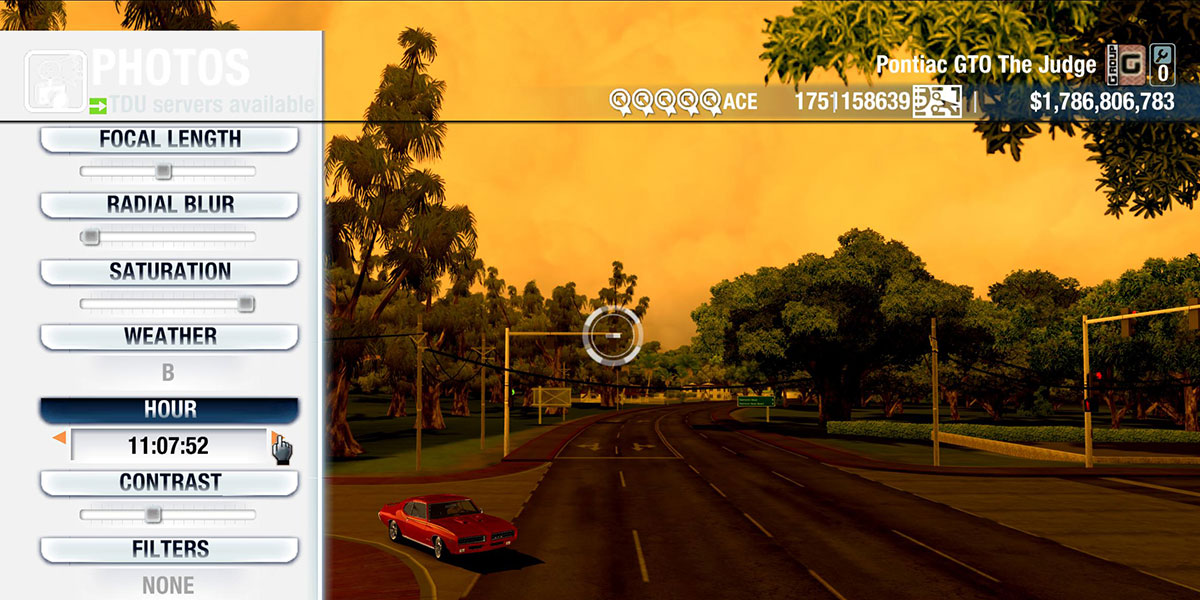
Task: Click the Saturation slider handle
Action: point(245,304)
